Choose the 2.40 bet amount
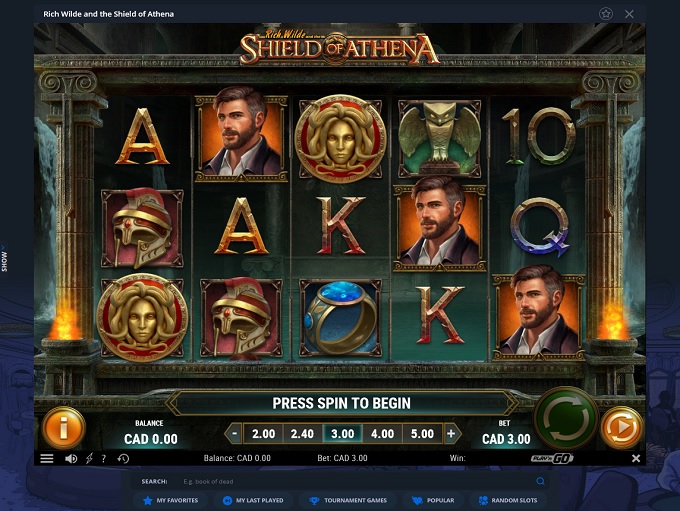Image resolution: width=680 pixels, height=511 pixels. coord(302,434)
